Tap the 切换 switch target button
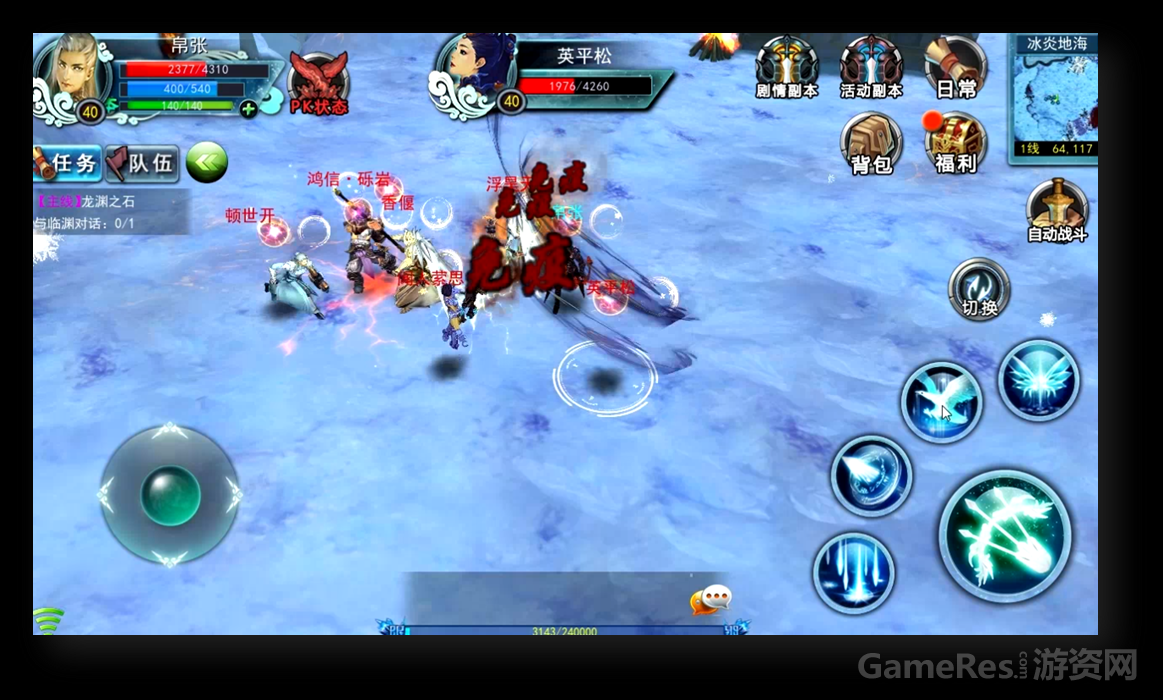The image size is (1163, 700). (979, 290)
